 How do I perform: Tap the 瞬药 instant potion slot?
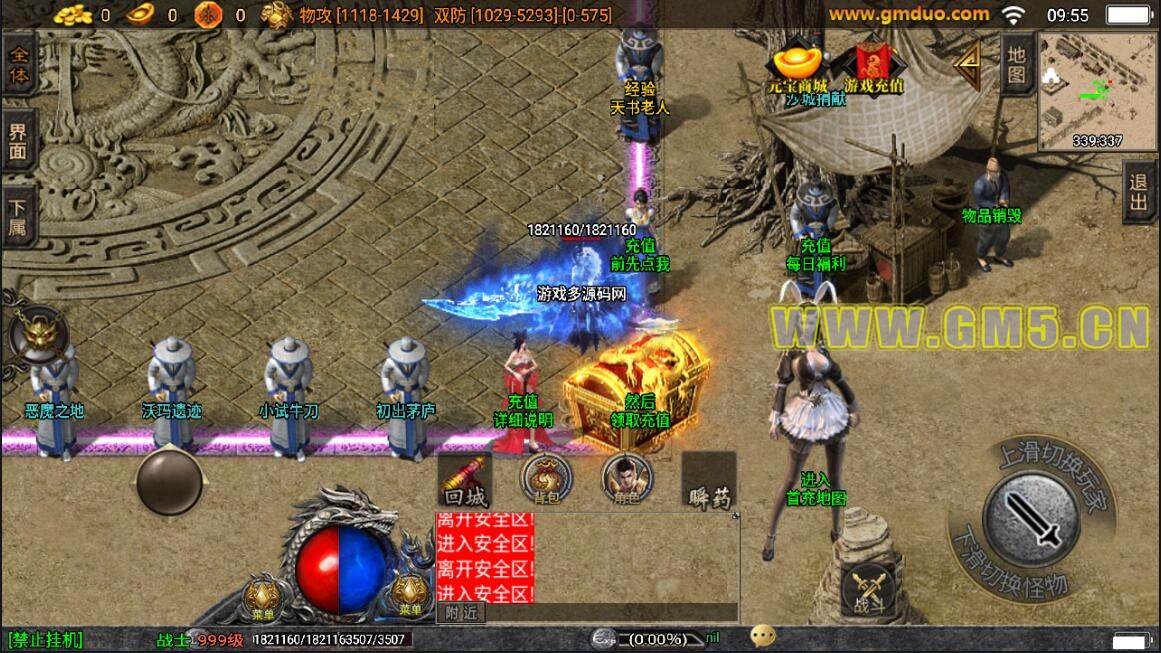pyautogui.click(x=708, y=482)
